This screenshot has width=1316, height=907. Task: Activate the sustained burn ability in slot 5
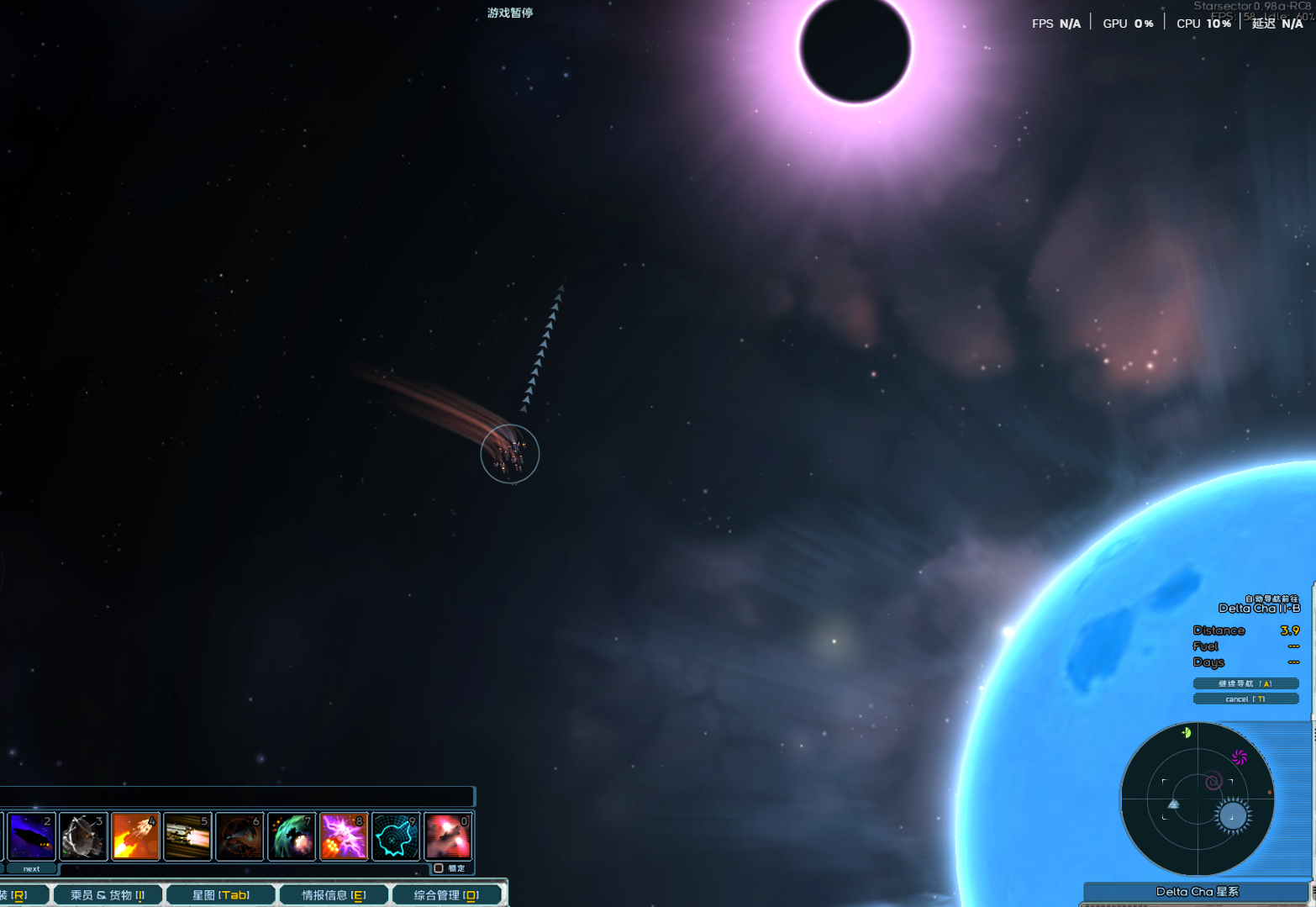tap(187, 836)
